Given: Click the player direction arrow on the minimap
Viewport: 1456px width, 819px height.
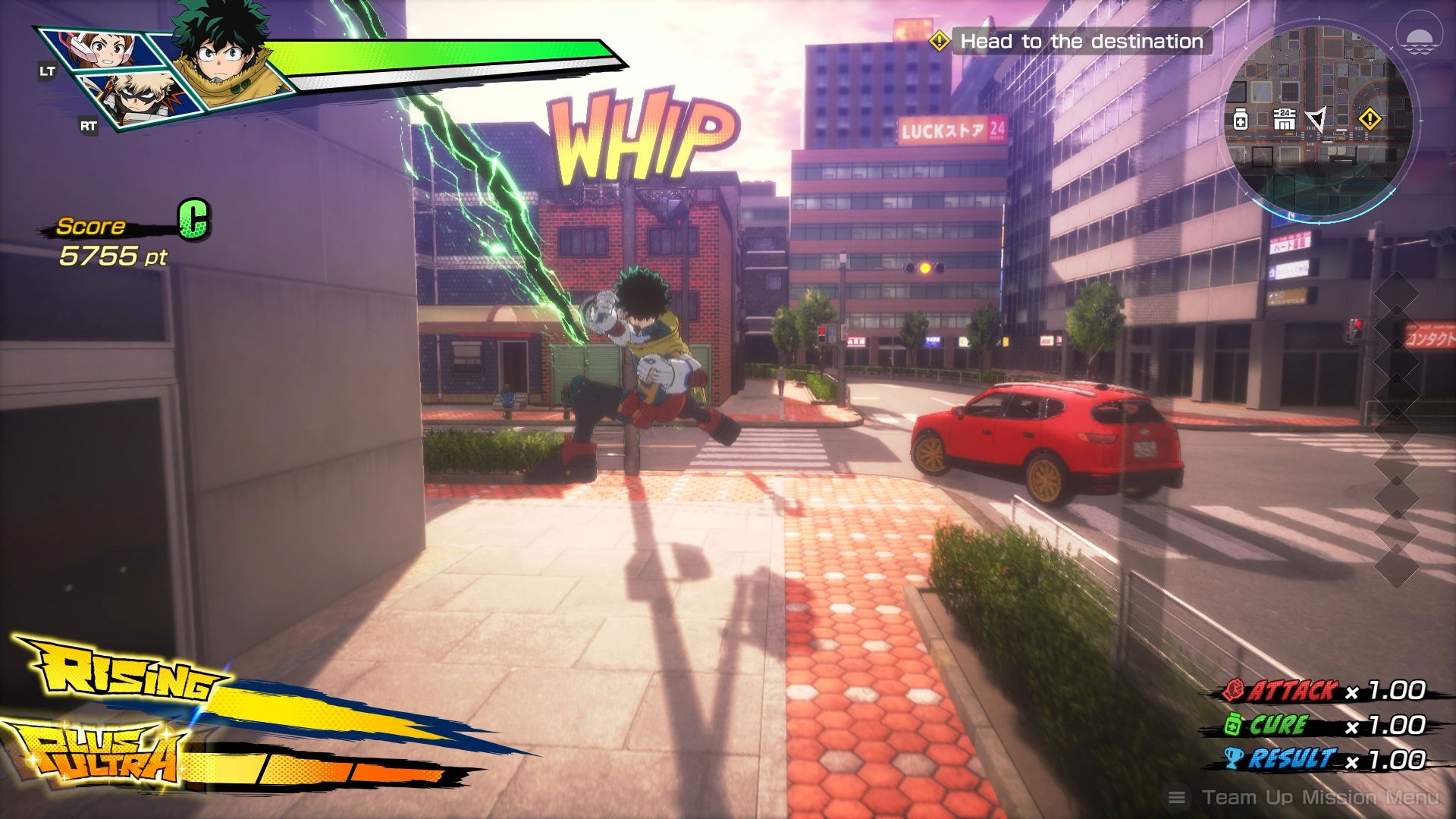Looking at the screenshot, I should 1317,118.
